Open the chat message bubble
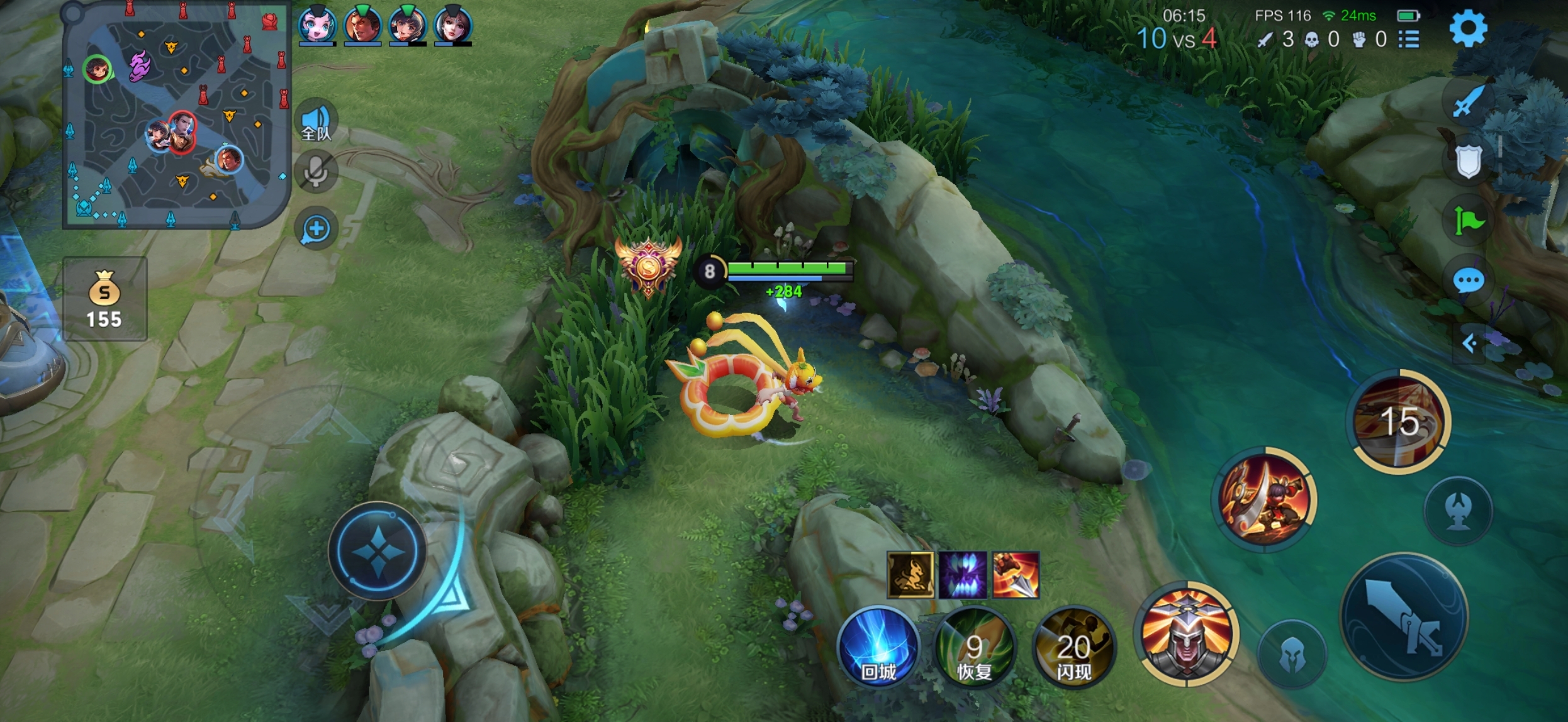 (x=1469, y=280)
